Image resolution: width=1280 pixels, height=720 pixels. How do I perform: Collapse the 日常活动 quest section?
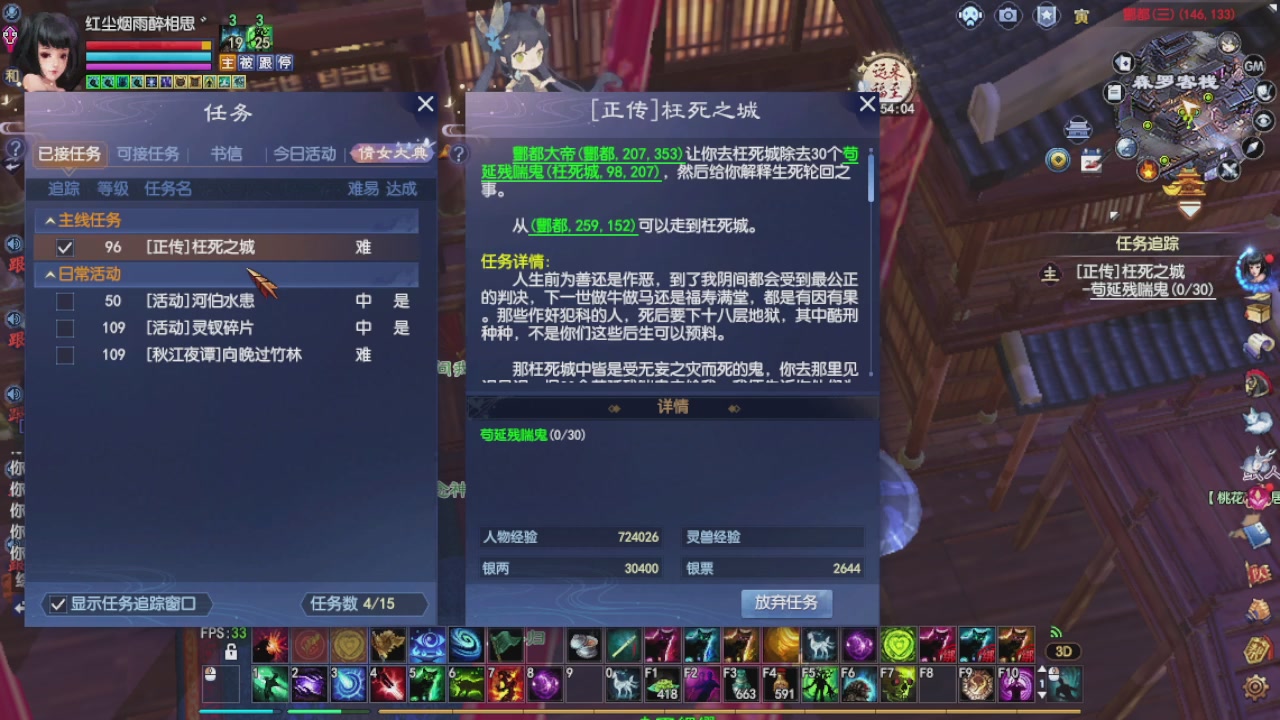pos(52,274)
